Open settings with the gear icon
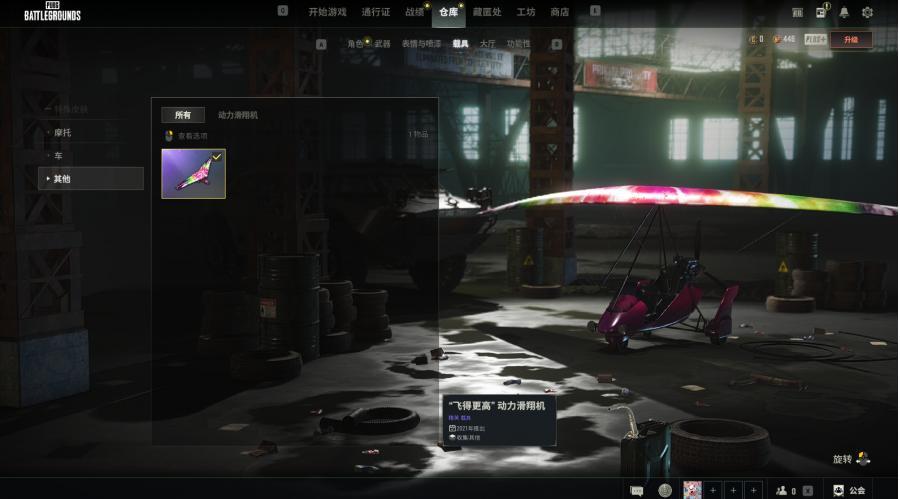Screen dimensions: 900x499 point(867,12)
